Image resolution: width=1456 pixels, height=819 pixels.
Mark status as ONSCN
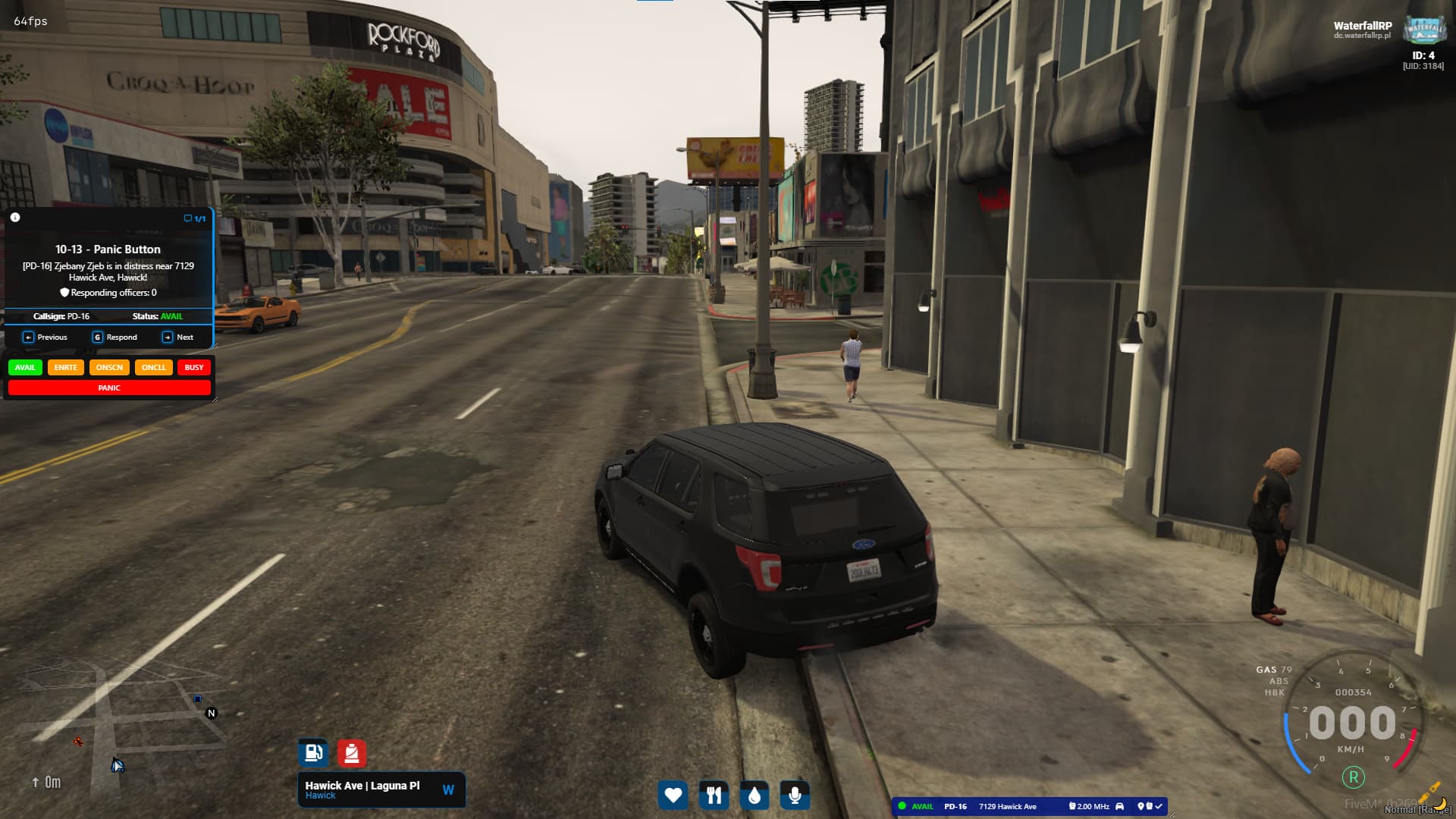pyautogui.click(x=109, y=368)
